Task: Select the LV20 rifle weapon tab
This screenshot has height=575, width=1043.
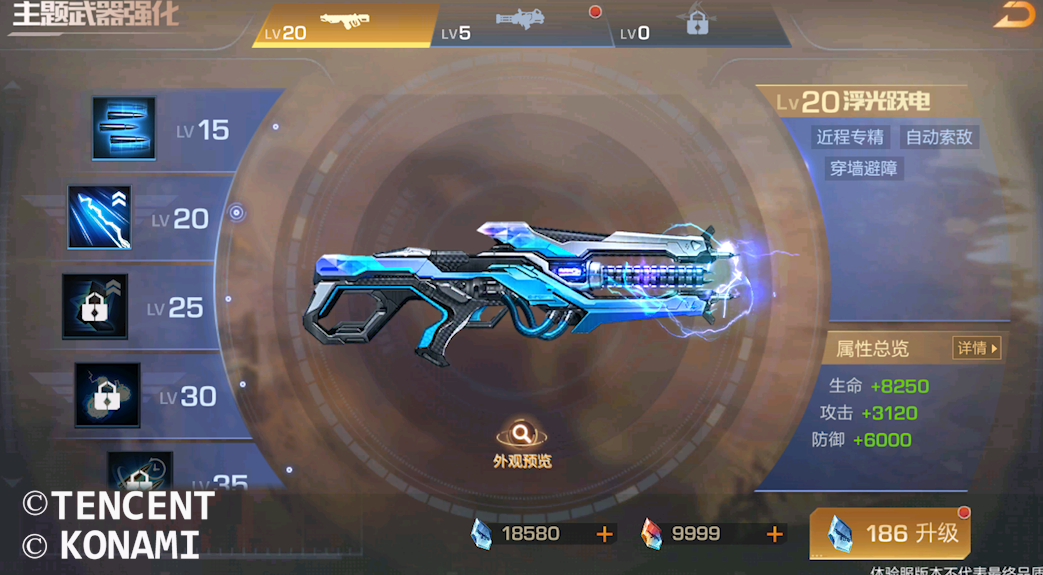Action: tap(344, 25)
